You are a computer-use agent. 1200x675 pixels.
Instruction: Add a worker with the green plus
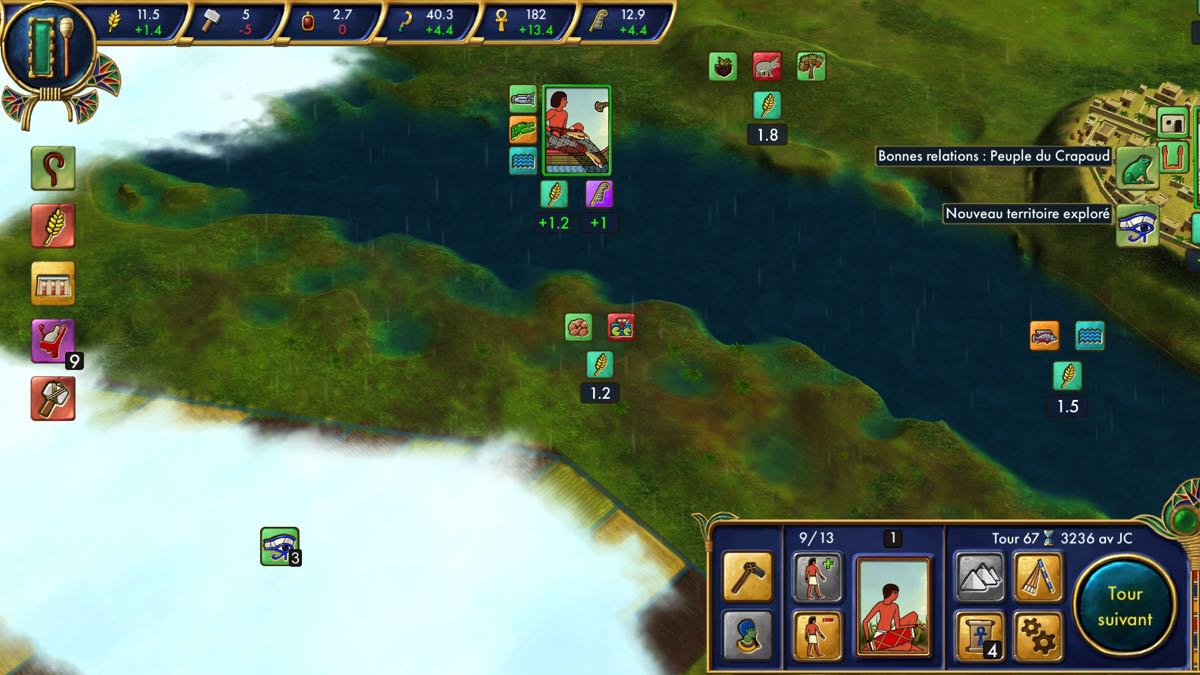tap(817, 577)
